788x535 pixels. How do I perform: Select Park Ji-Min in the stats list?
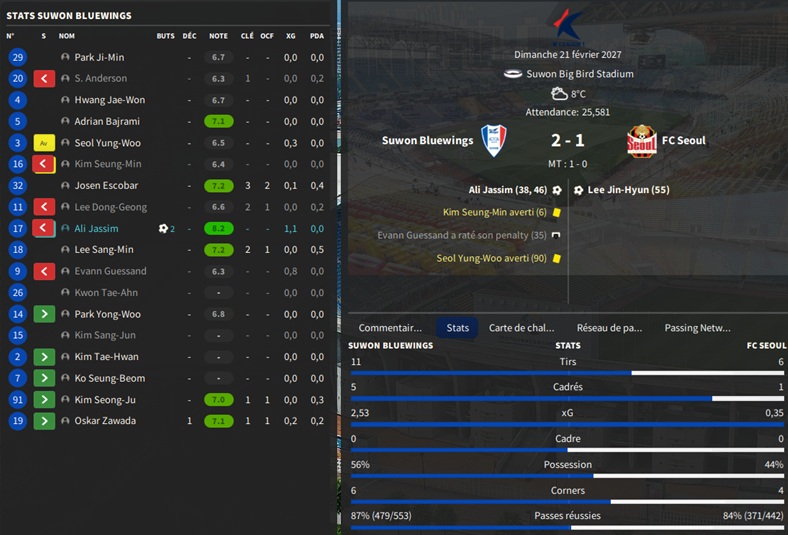[x=99, y=58]
